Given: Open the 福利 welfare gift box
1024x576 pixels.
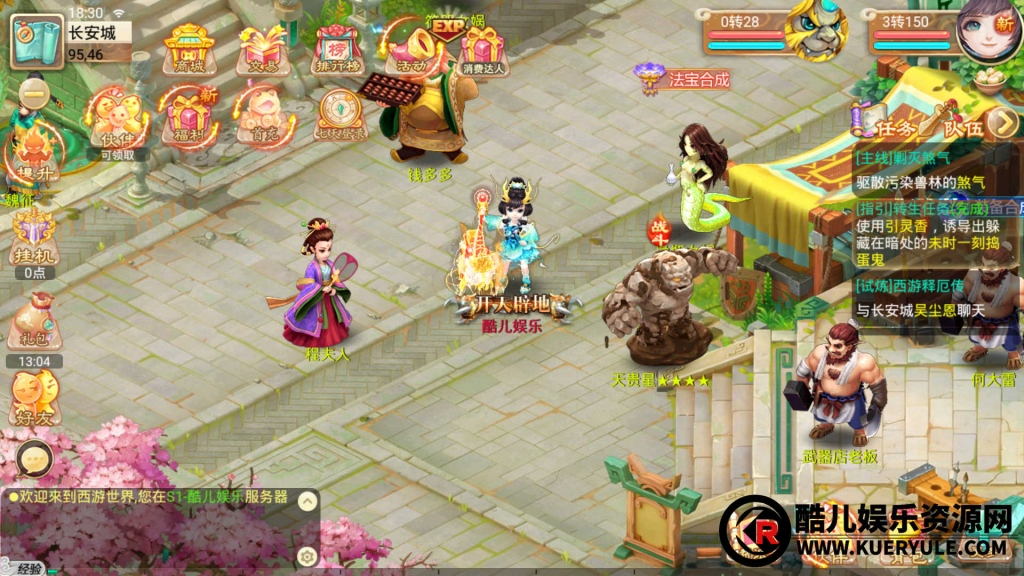Looking at the screenshot, I should point(189,119).
